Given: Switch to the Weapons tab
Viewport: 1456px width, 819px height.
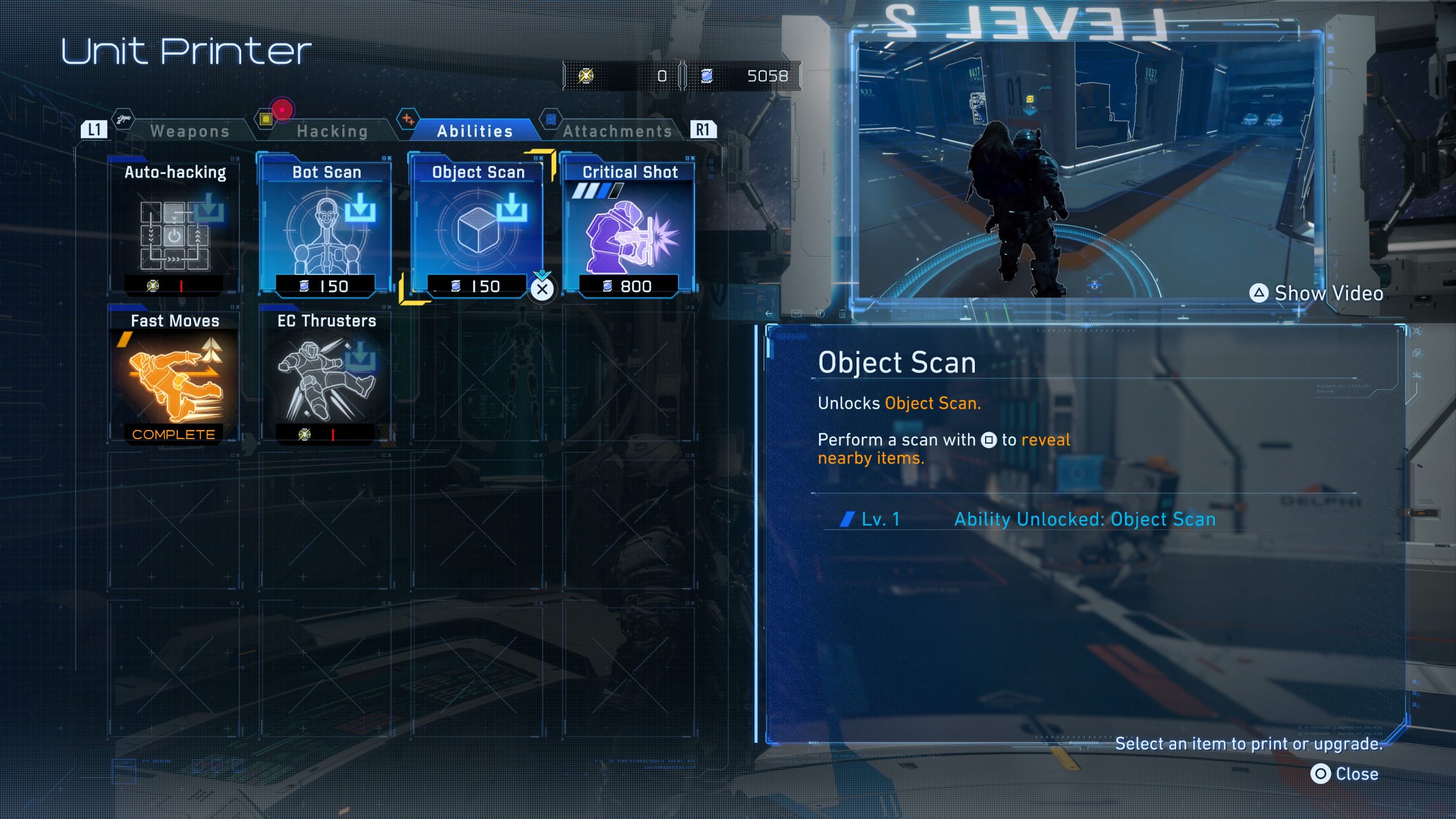Looking at the screenshot, I should (189, 131).
